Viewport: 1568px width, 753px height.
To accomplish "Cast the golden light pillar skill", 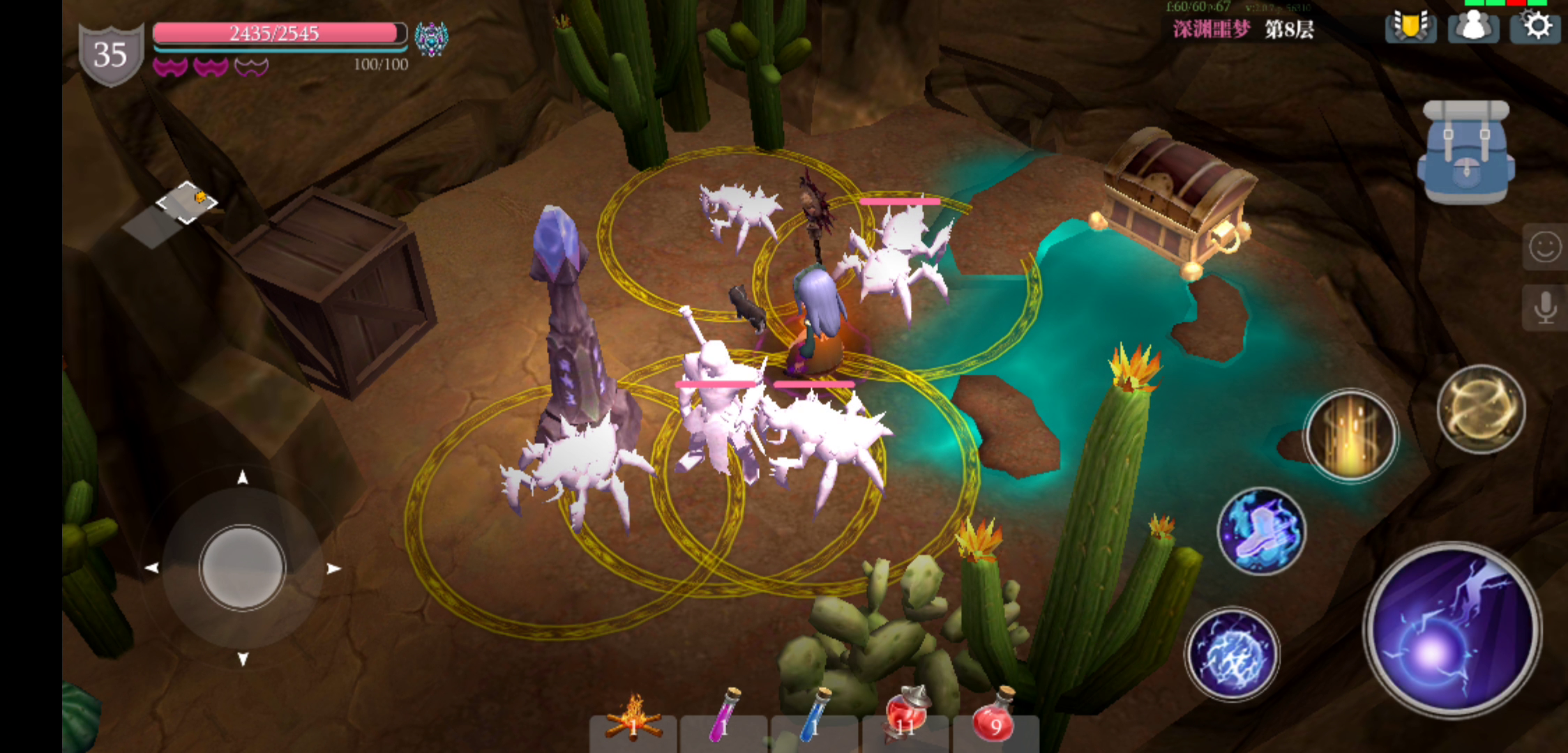I will [1351, 436].
